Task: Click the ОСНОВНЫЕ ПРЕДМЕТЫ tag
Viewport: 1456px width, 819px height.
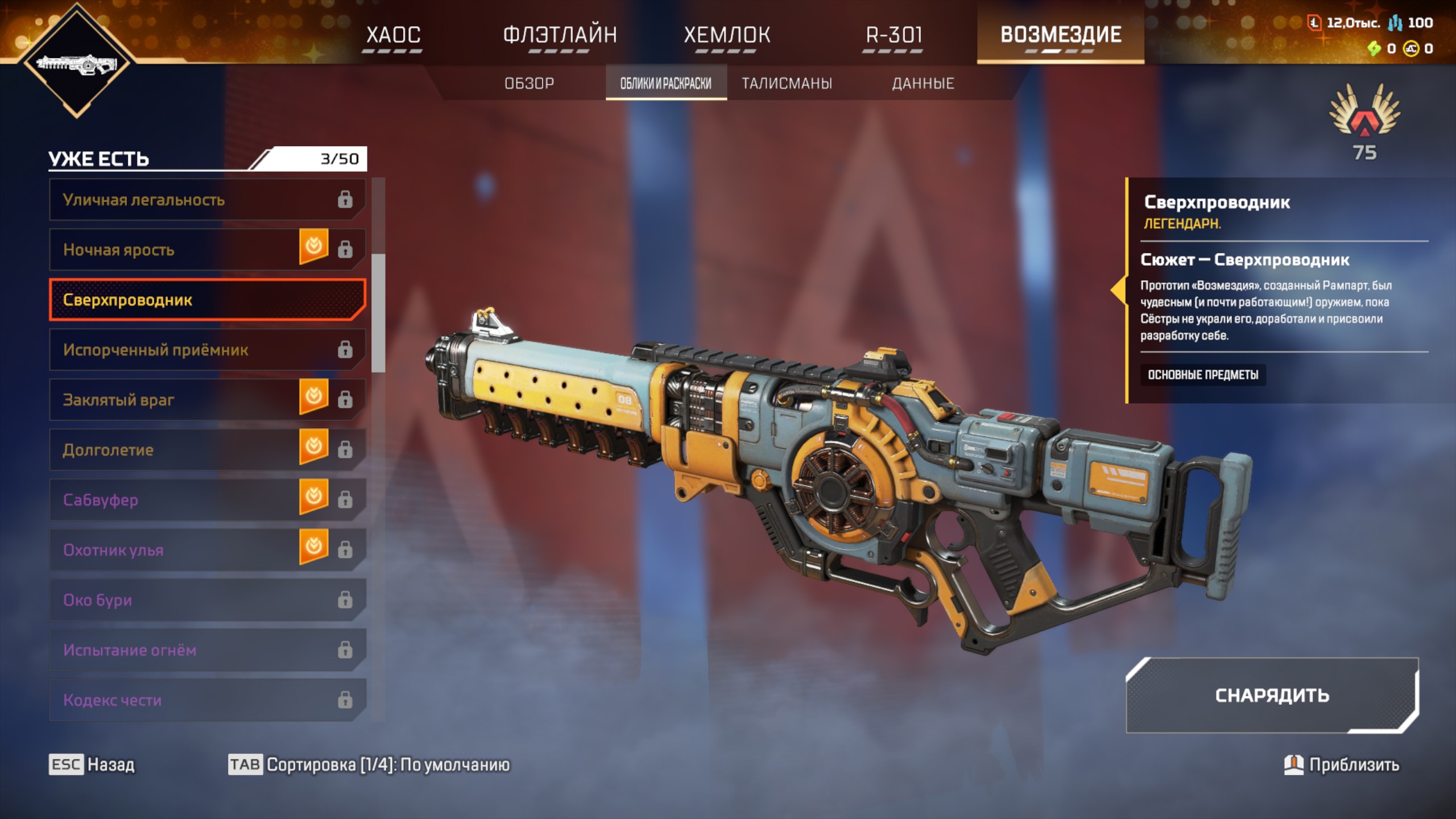Action: pos(1202,375)
